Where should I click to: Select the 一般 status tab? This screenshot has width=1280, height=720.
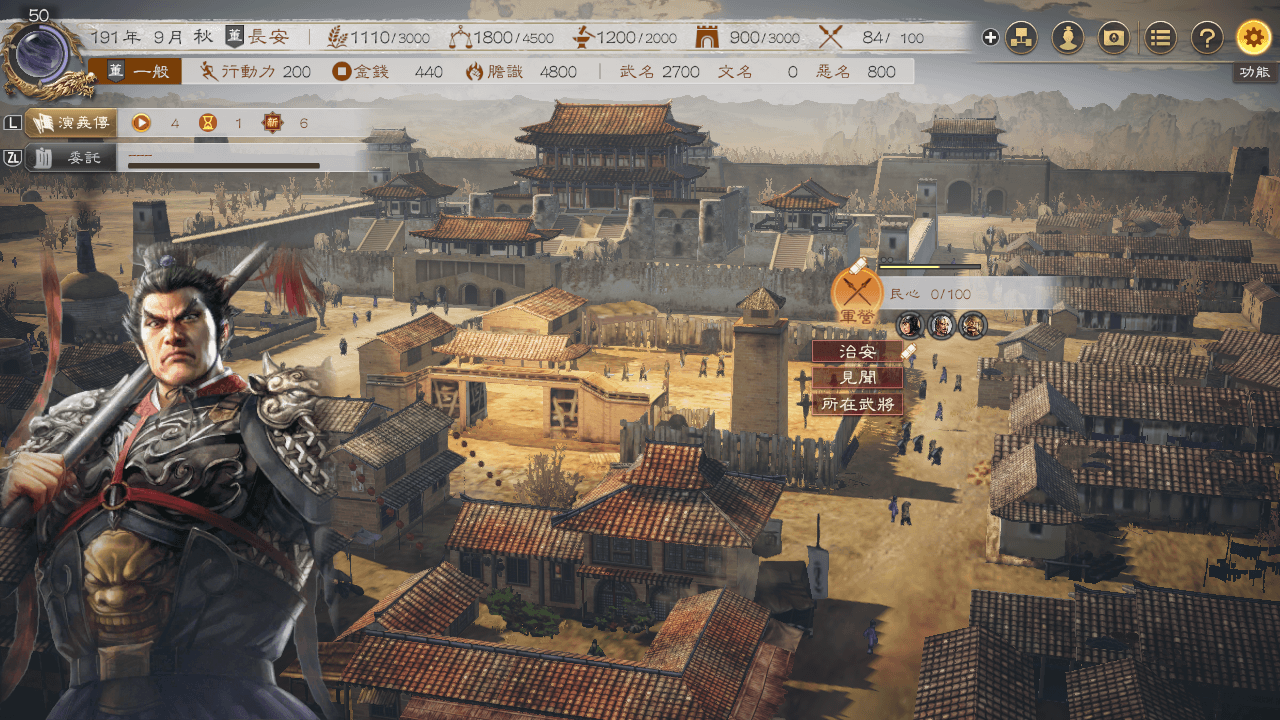click(145, 71)
